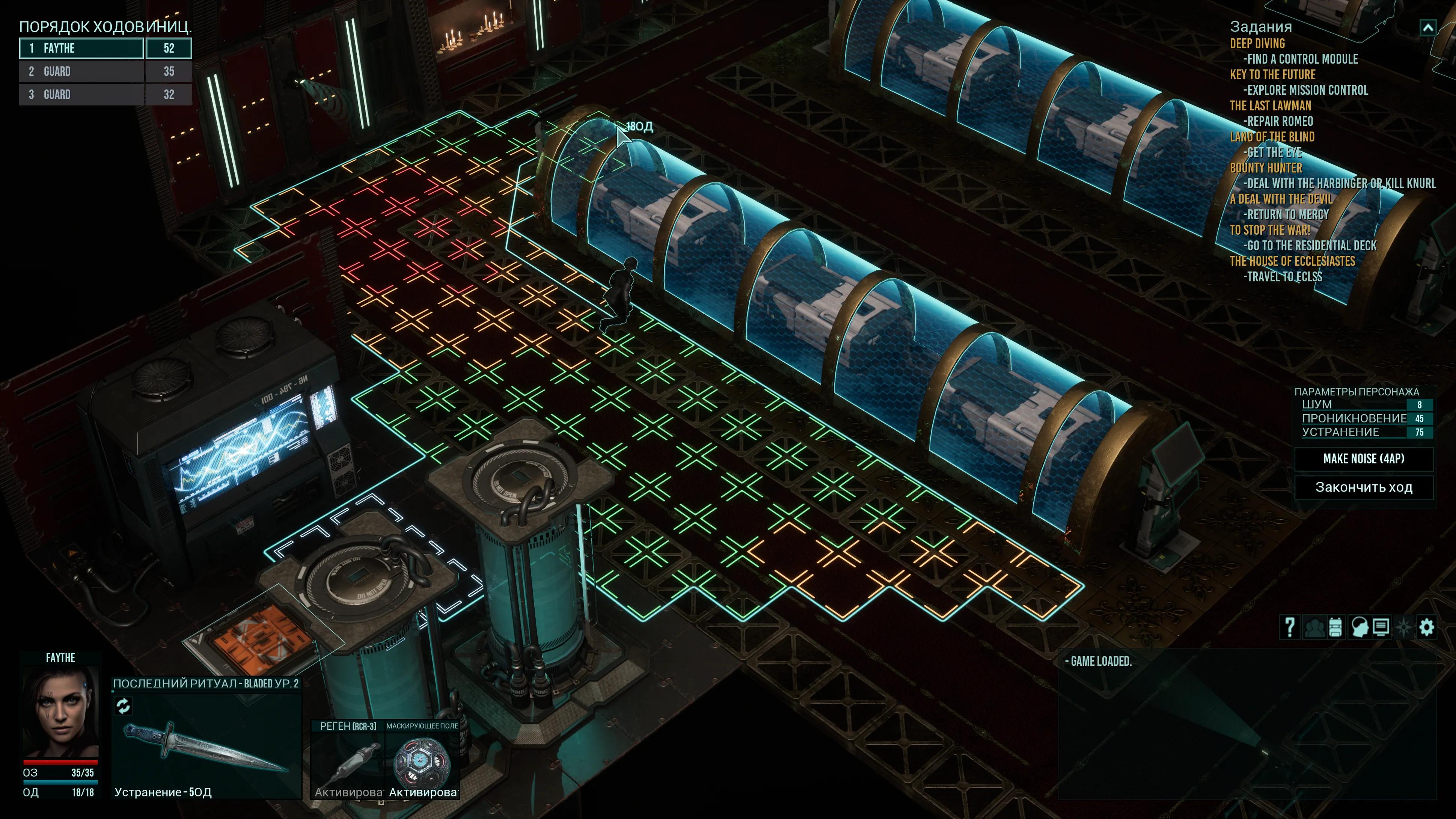Open the head-with-brain character skills icon
The image size is (1456, 819).
[1358, 627]
